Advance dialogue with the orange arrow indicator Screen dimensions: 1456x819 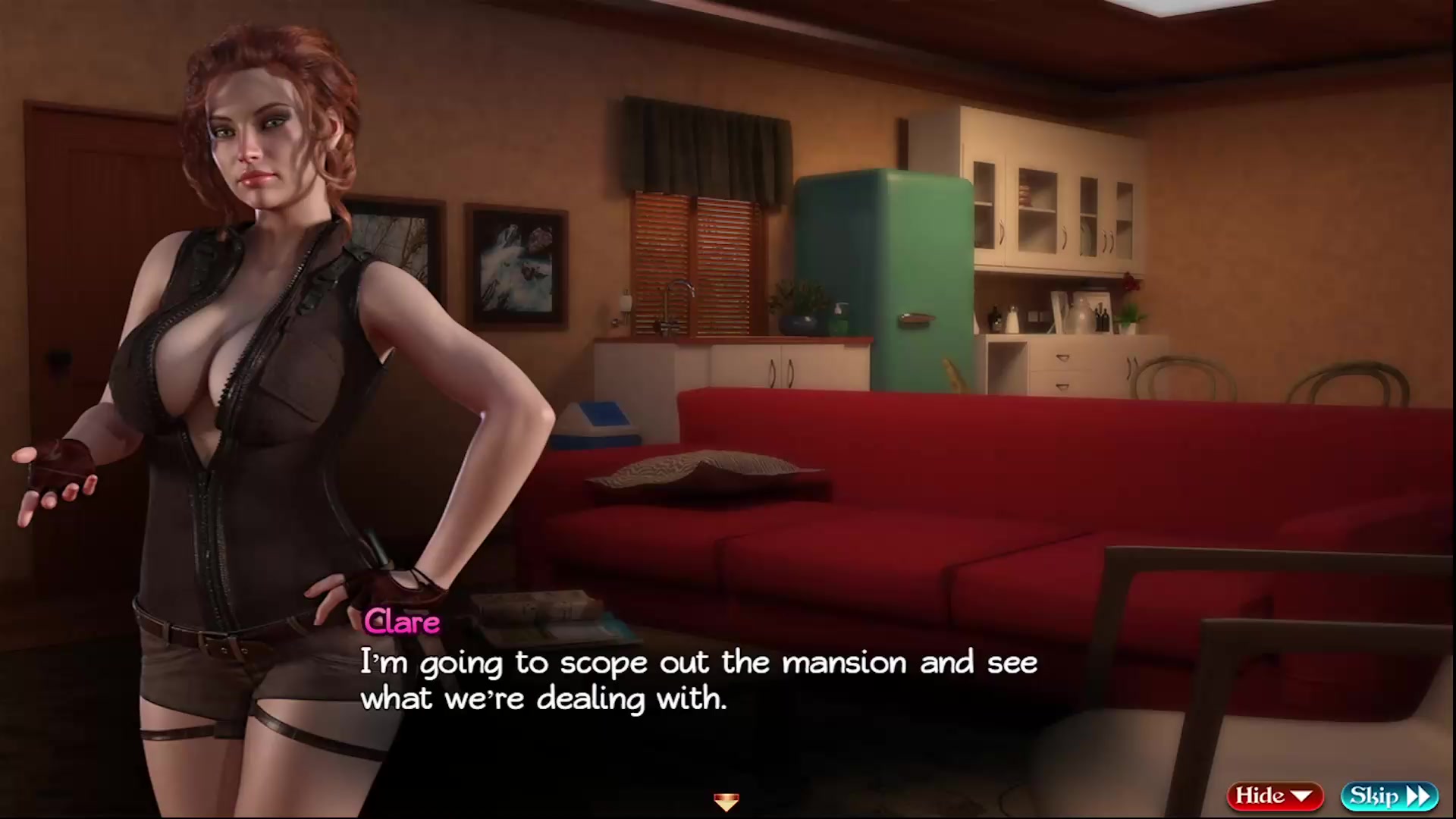[726, 801]
